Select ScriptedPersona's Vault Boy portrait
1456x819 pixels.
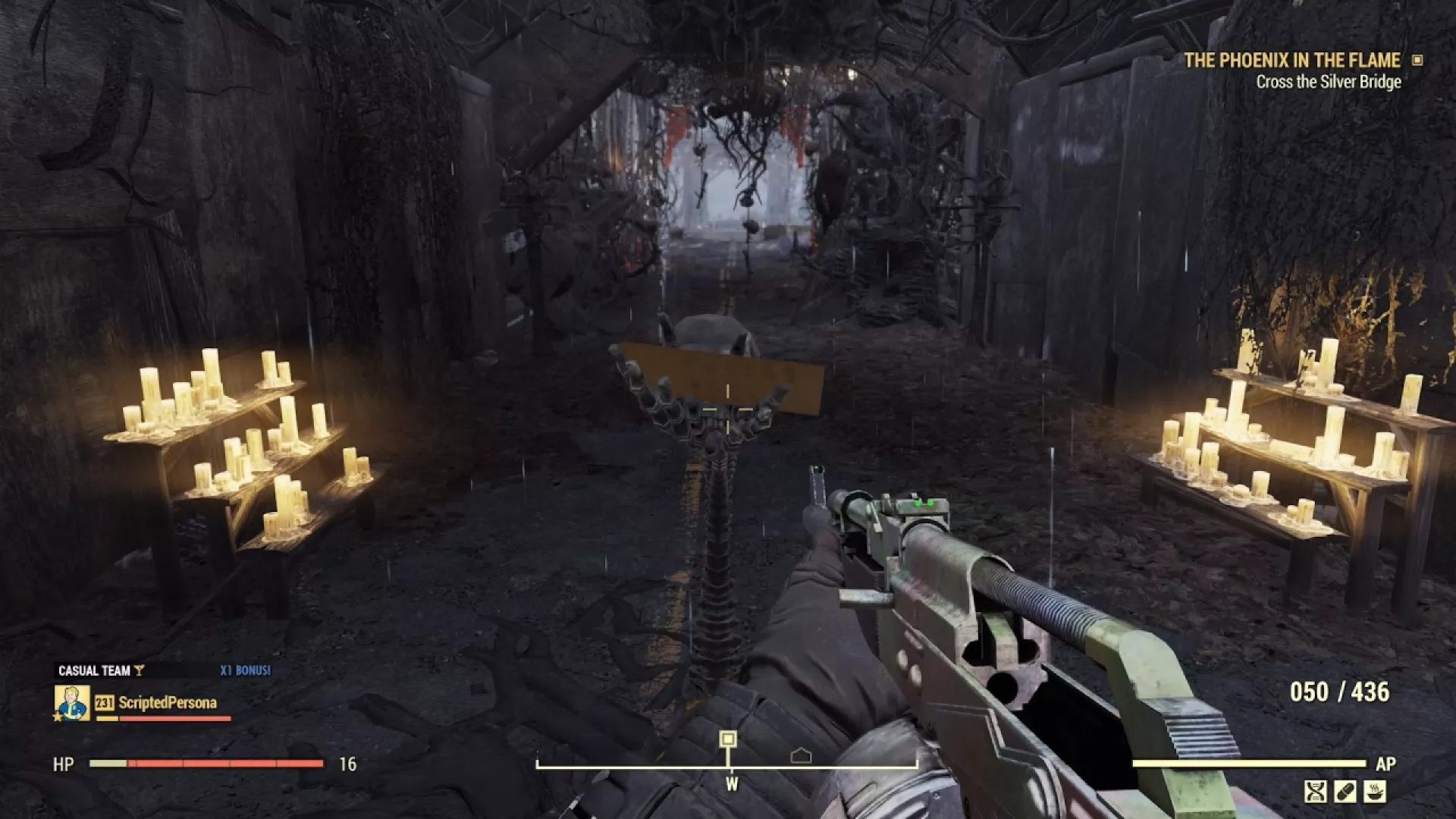[x=73, y=703]
